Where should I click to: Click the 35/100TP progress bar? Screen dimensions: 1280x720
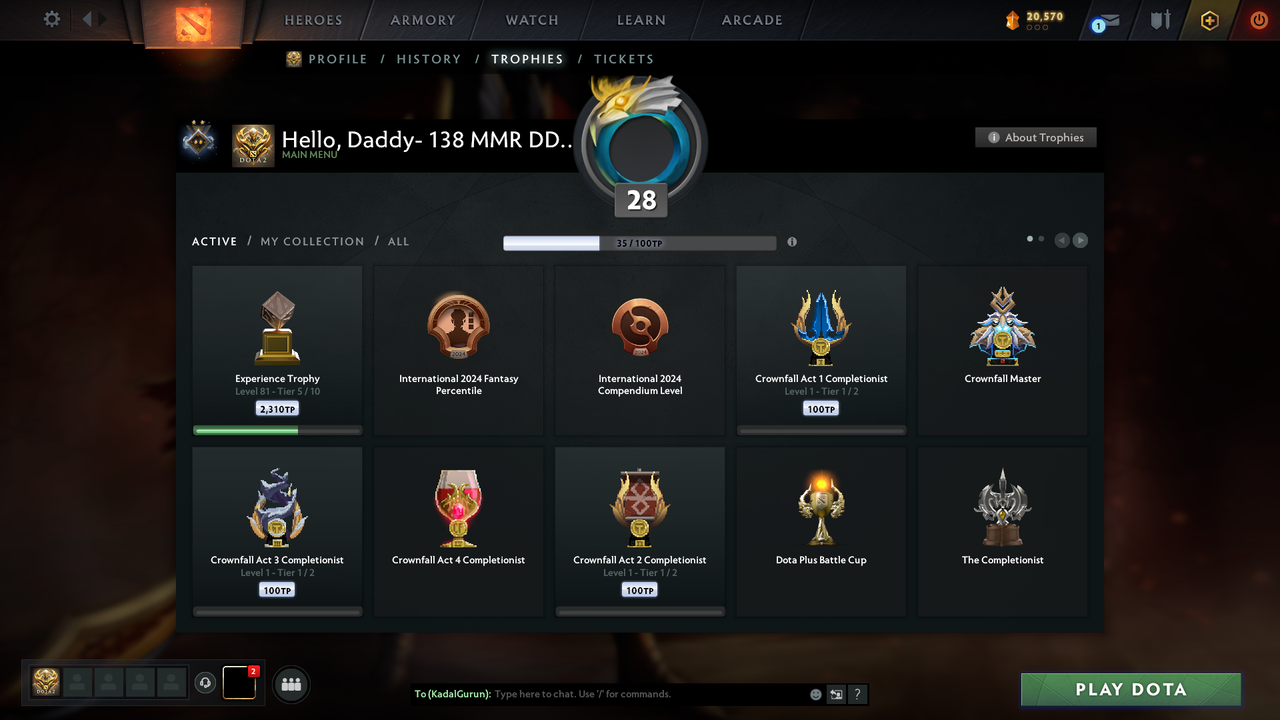[x=640, y=242]
